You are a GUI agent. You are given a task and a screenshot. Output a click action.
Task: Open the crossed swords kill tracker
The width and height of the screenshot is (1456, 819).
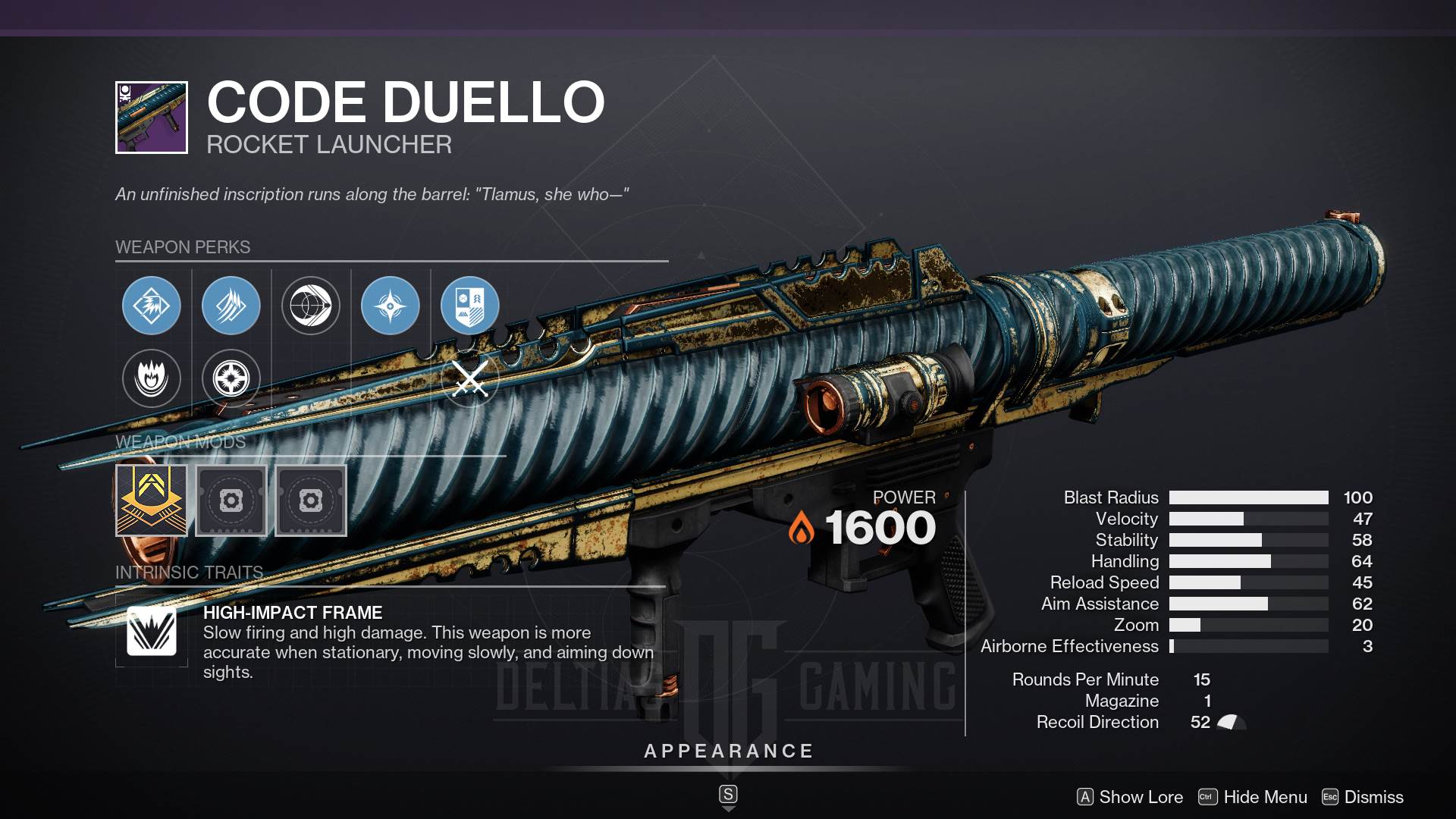tap(470, 378)
